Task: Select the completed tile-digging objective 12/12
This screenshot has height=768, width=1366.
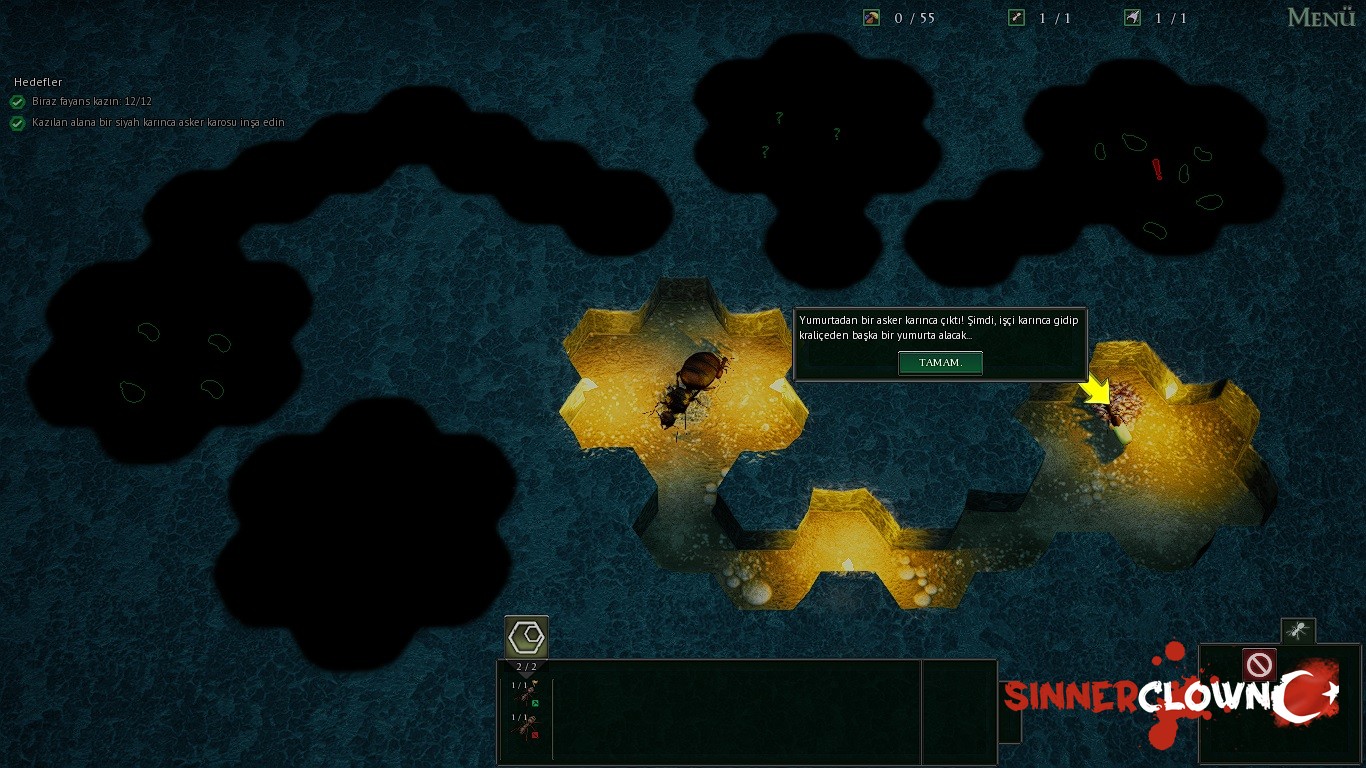Action: 91,102
